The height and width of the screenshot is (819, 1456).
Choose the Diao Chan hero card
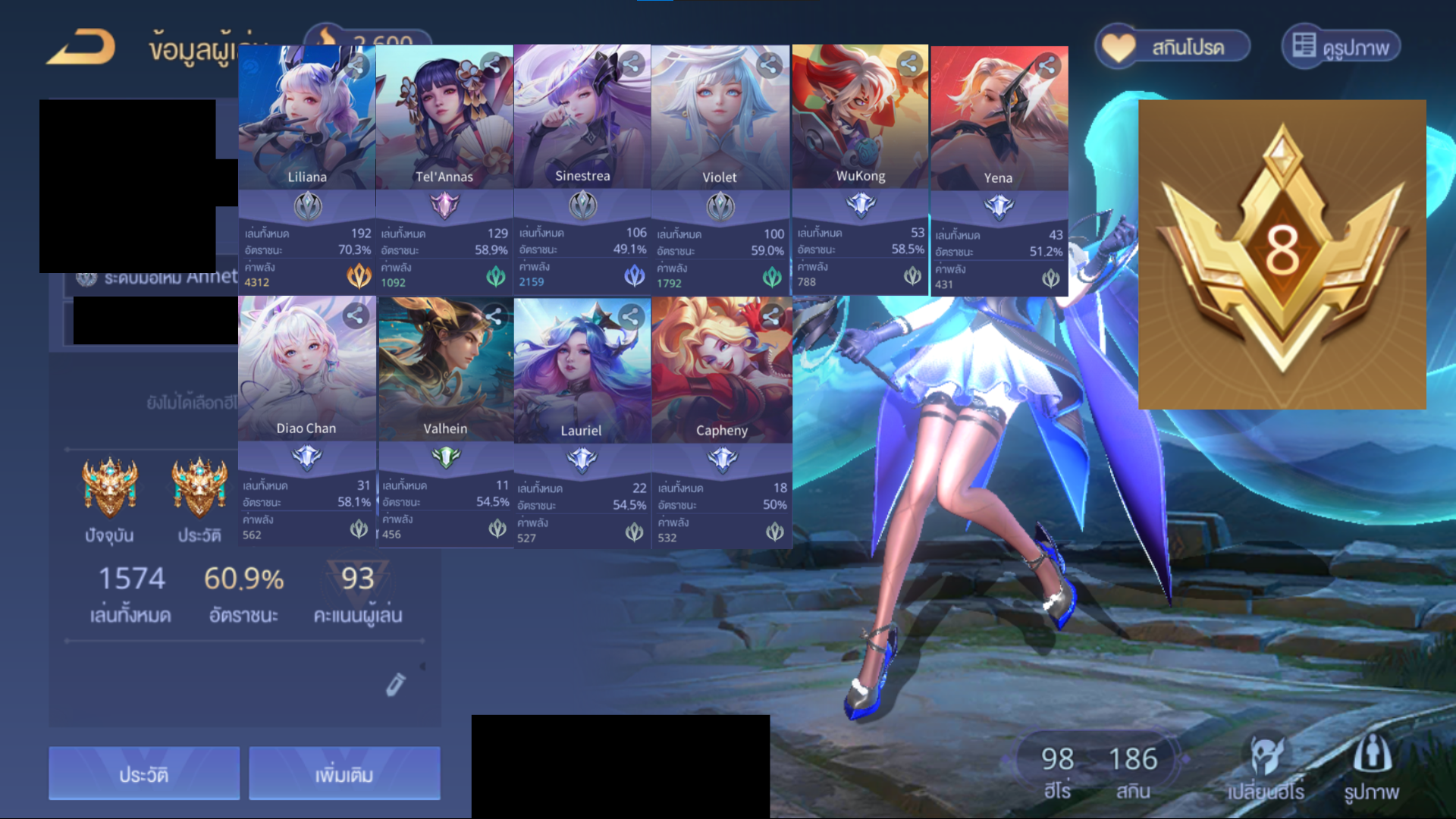click(x=306, y=372)
